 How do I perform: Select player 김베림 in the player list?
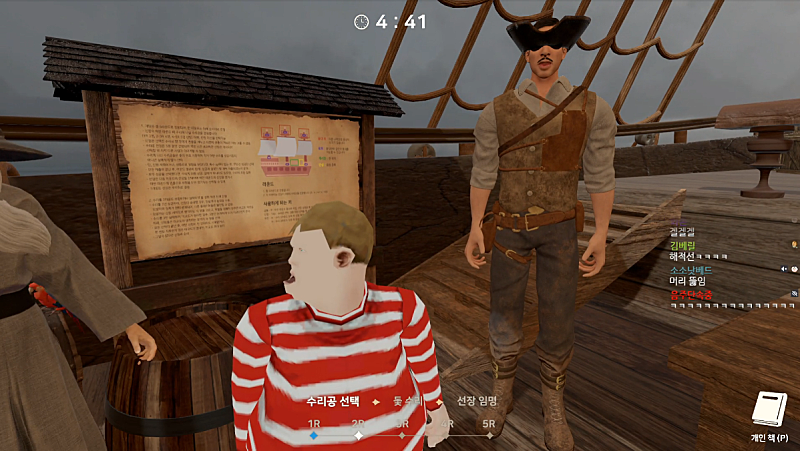(x=684, y=244)
